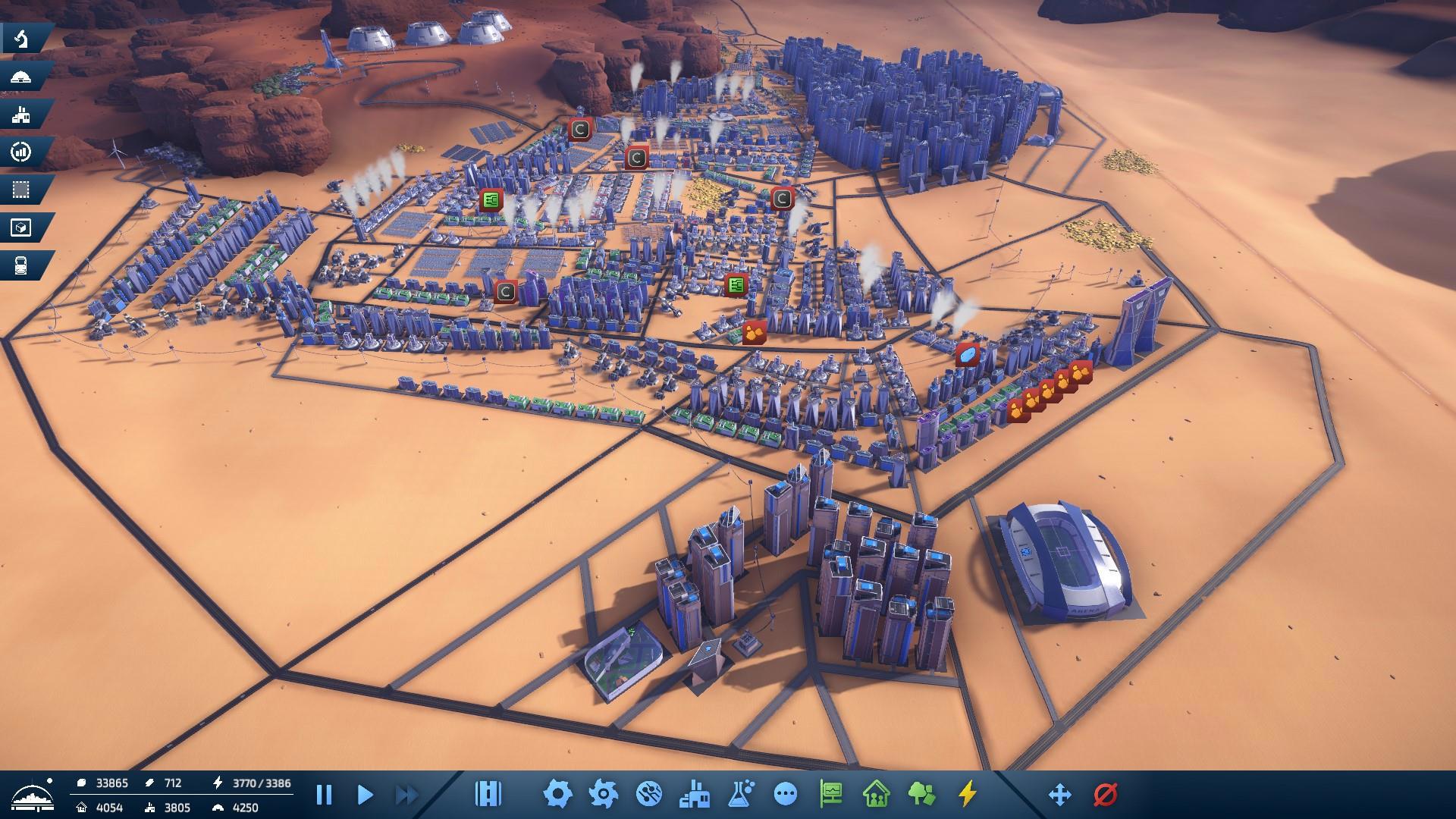Open the factory buildings side tab
Viewport: 1456px width, 819px height.
(22, 115)
